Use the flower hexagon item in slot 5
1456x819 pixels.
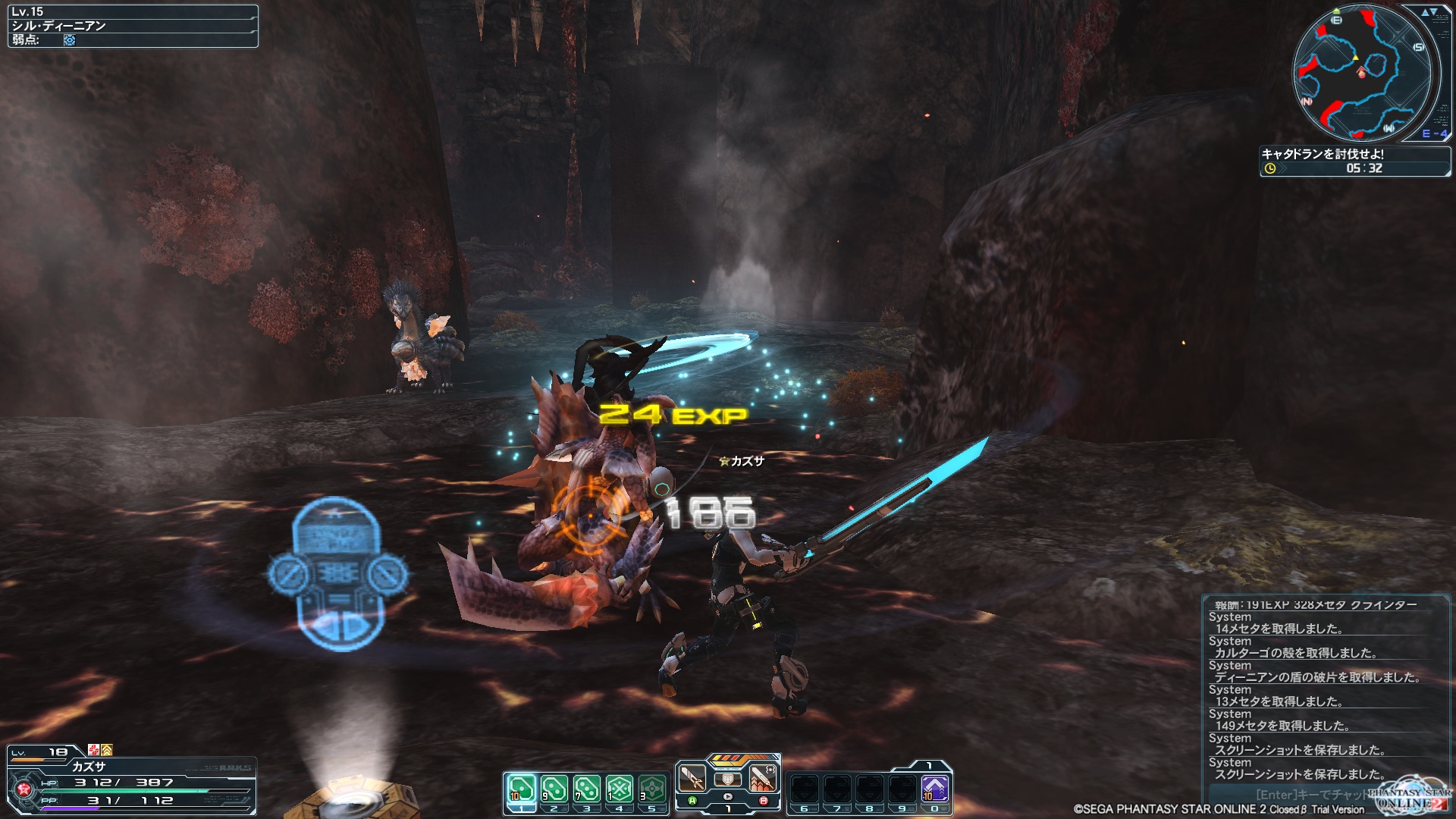point(652,789)
